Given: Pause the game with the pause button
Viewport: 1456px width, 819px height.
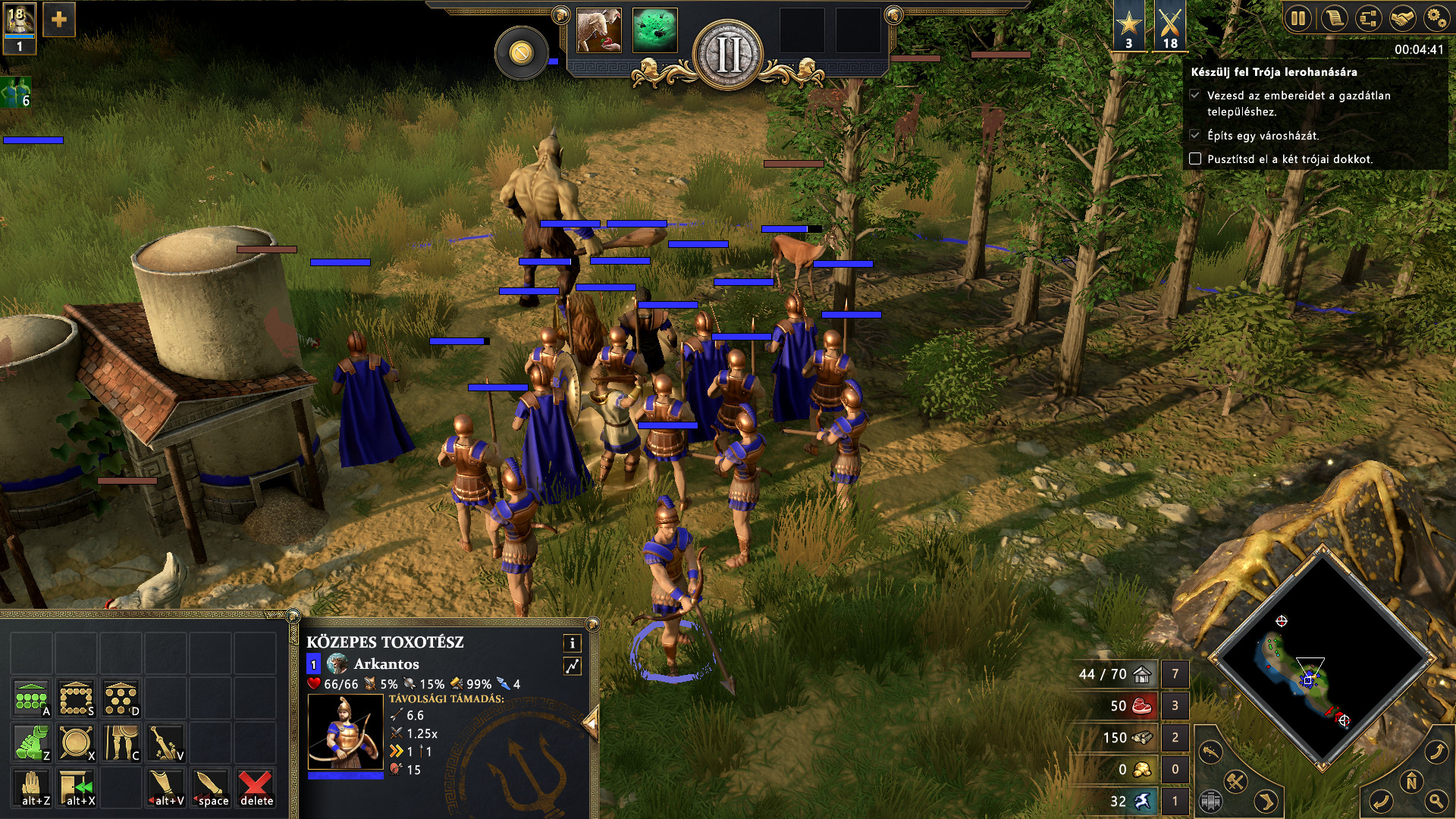Looking at the screenshot, I should tap(1299, 18).
